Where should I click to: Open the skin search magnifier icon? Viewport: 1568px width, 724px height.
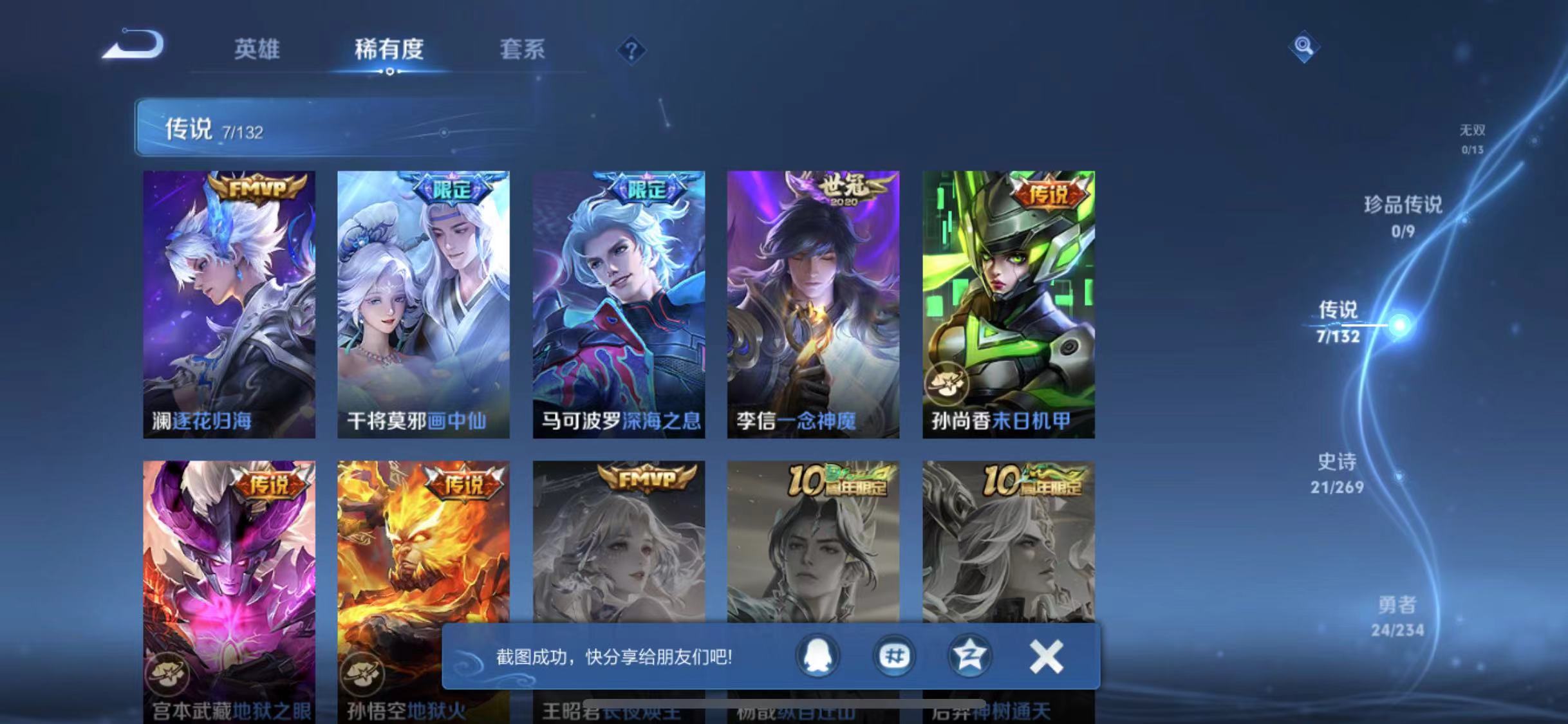(x=1303, y=46)
